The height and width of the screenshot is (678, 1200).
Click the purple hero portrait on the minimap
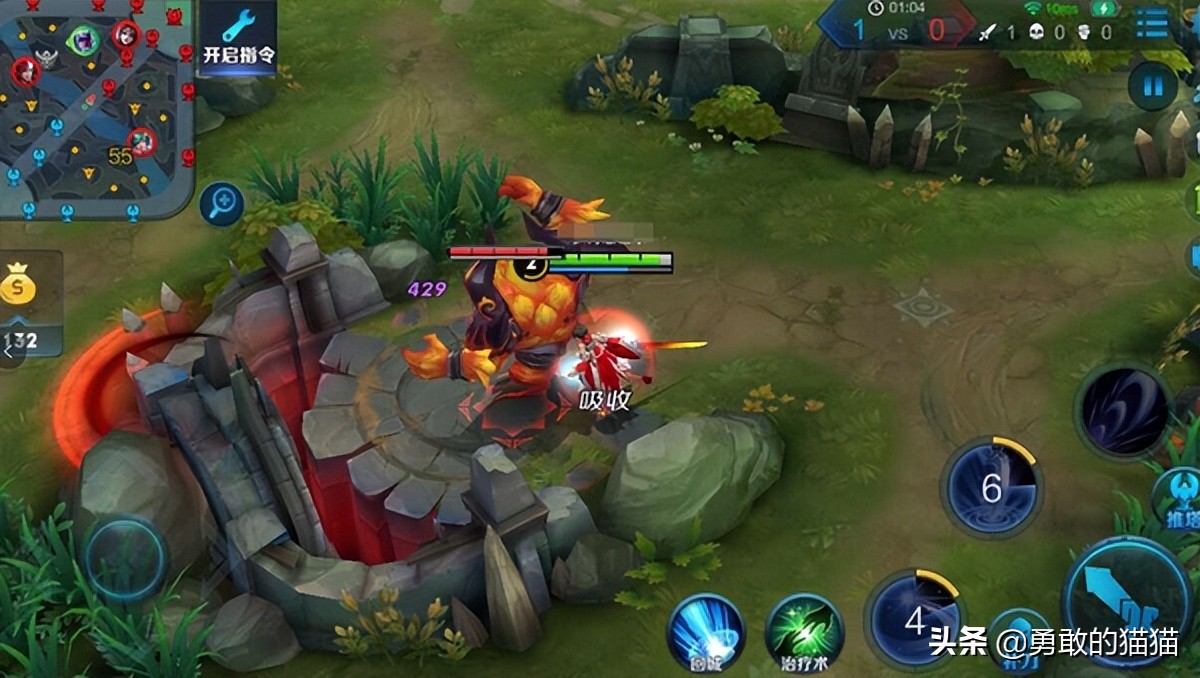point(81,40)
